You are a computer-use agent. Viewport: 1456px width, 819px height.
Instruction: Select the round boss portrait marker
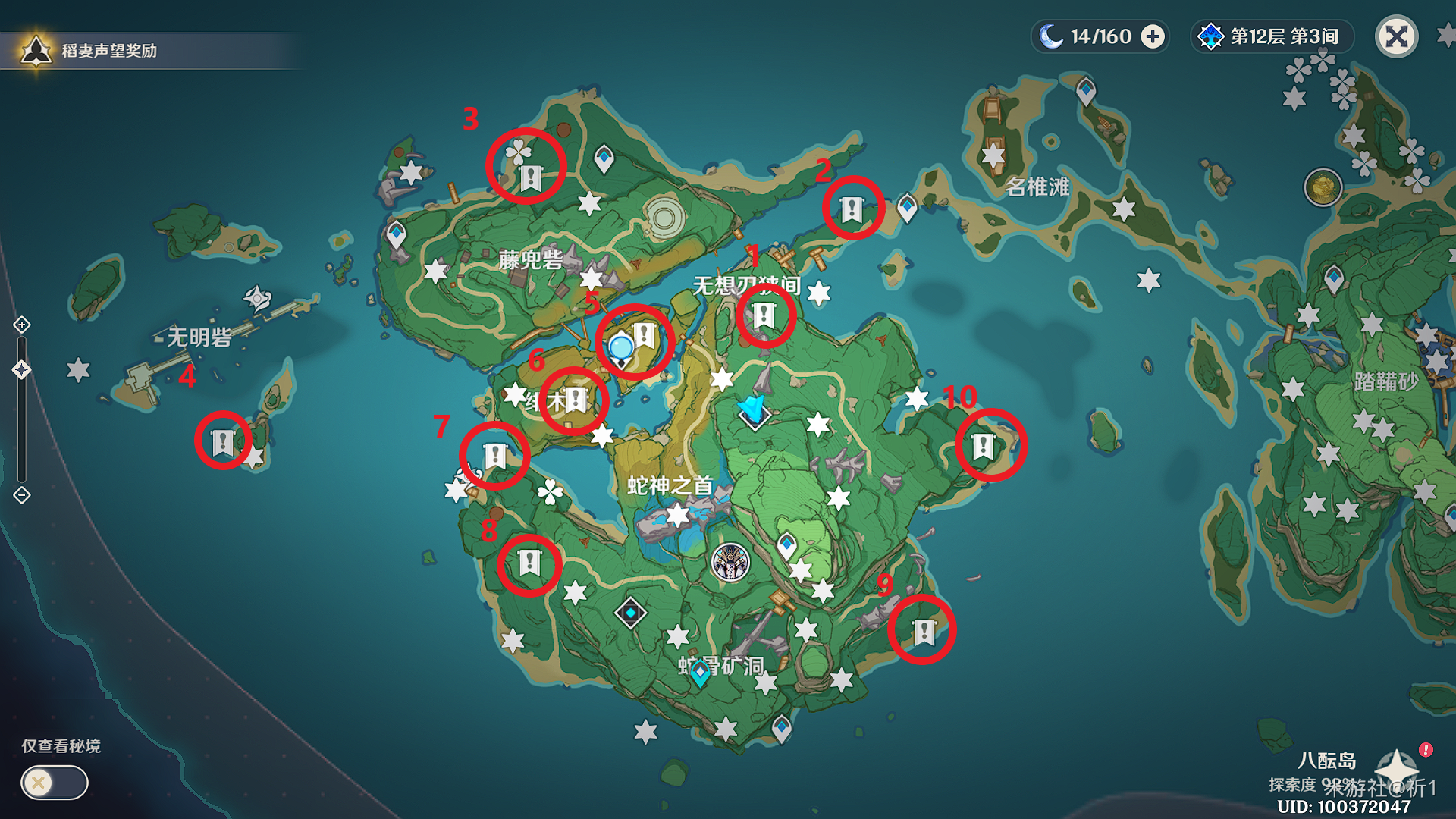click(730, 563)
